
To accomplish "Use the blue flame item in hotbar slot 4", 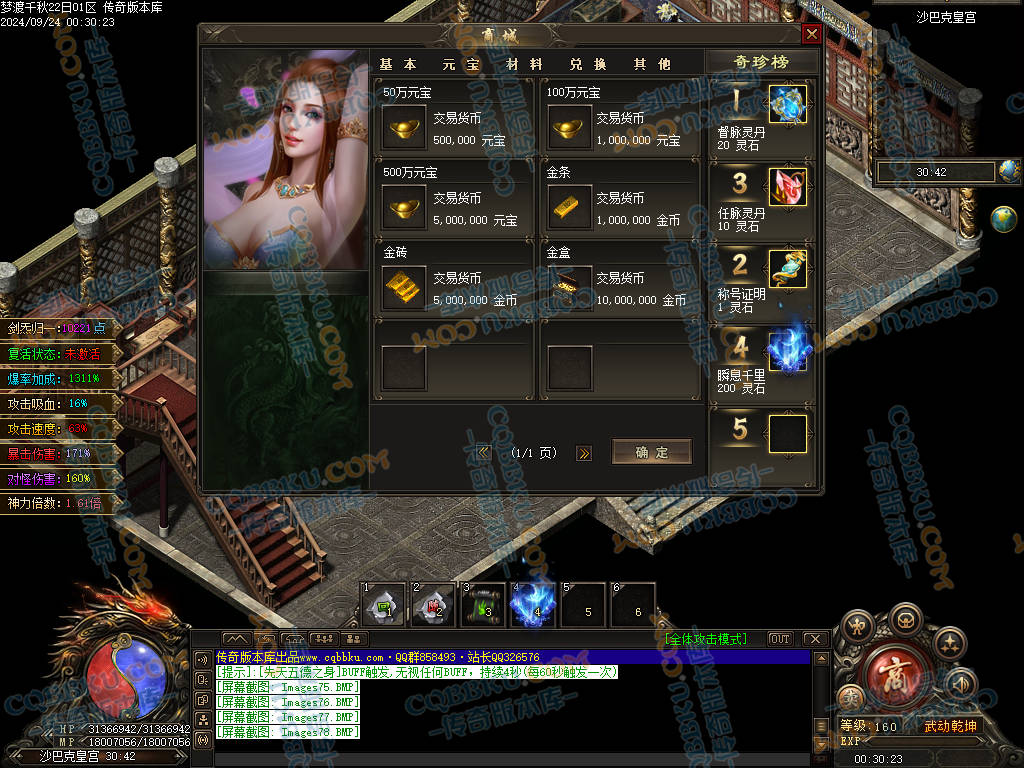I will [x=534, y=603].
